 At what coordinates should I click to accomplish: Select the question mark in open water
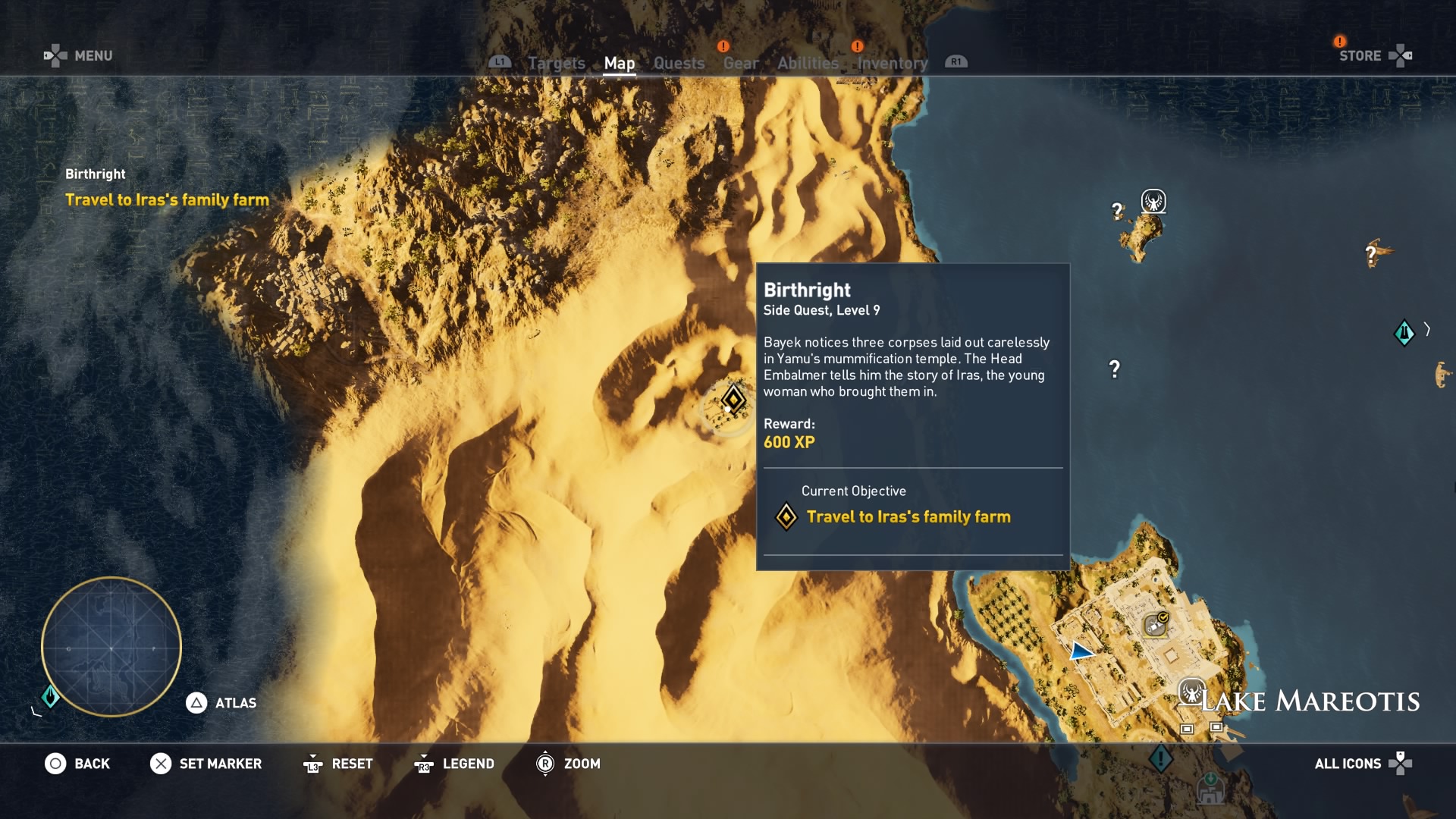point(1114,369)
